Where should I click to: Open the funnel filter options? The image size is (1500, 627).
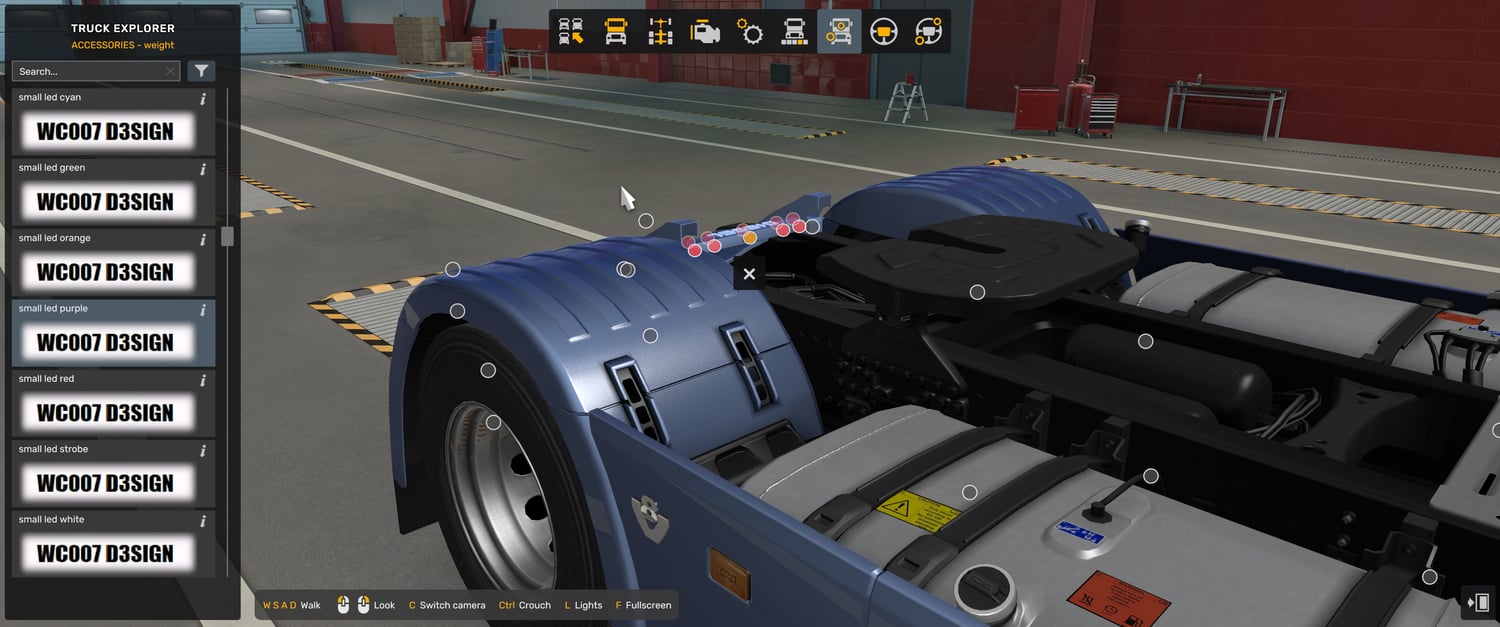pos(201,71)
